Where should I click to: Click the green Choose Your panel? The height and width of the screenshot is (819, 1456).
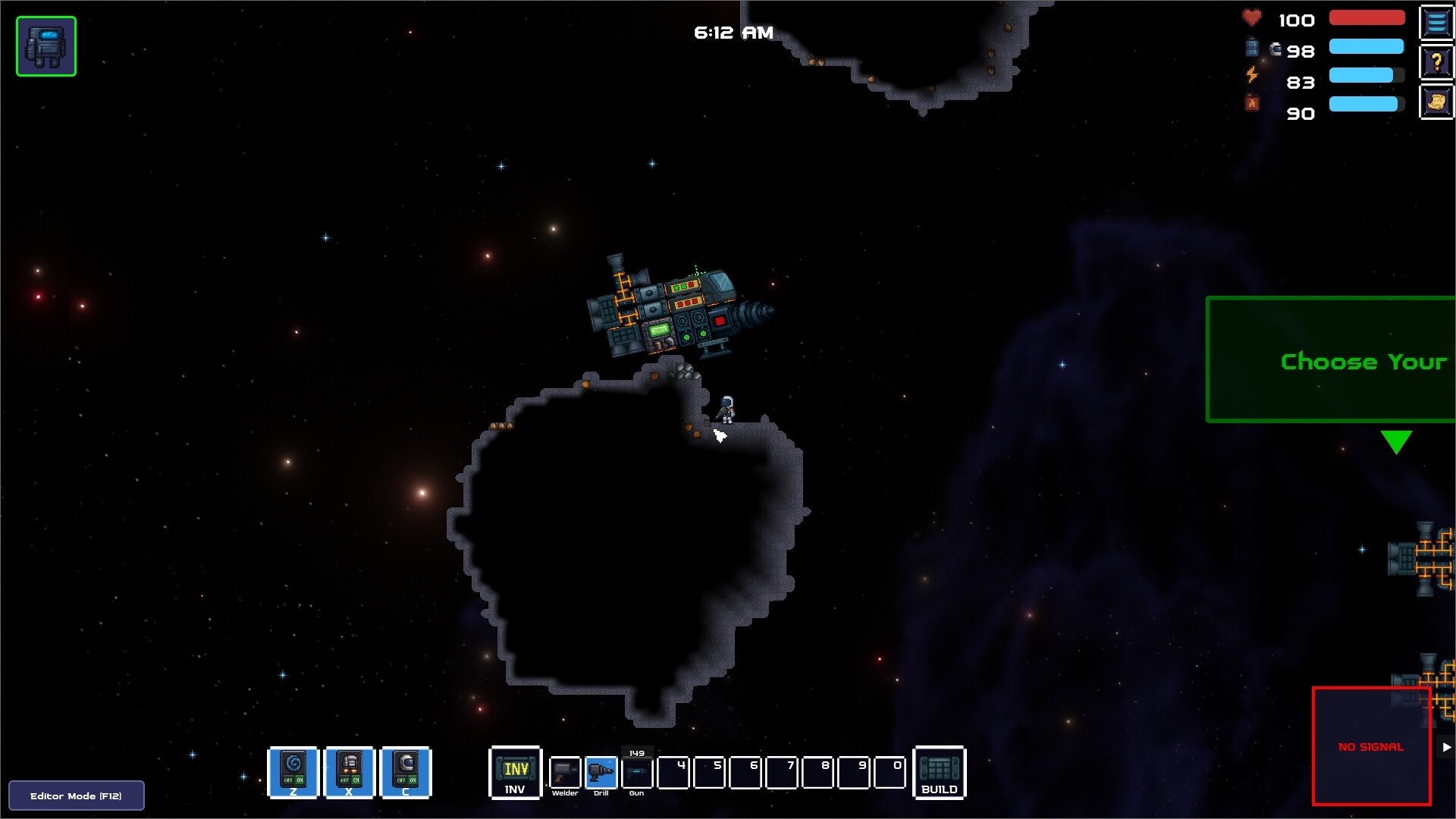[1330, 359]
